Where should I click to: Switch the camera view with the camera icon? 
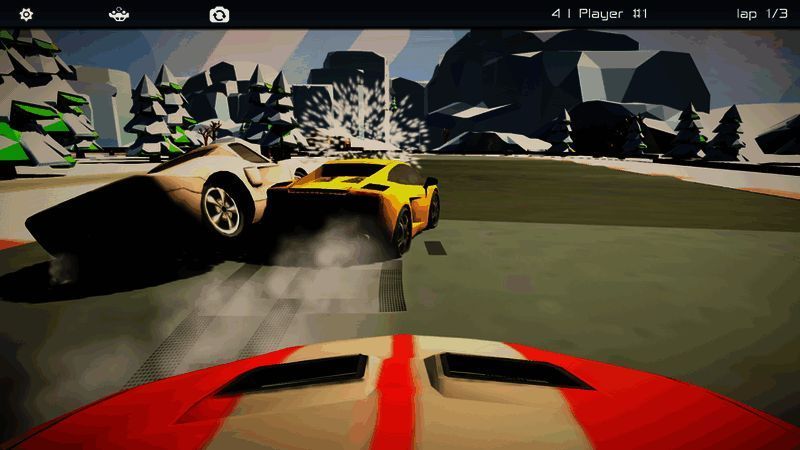coord(219,14)
